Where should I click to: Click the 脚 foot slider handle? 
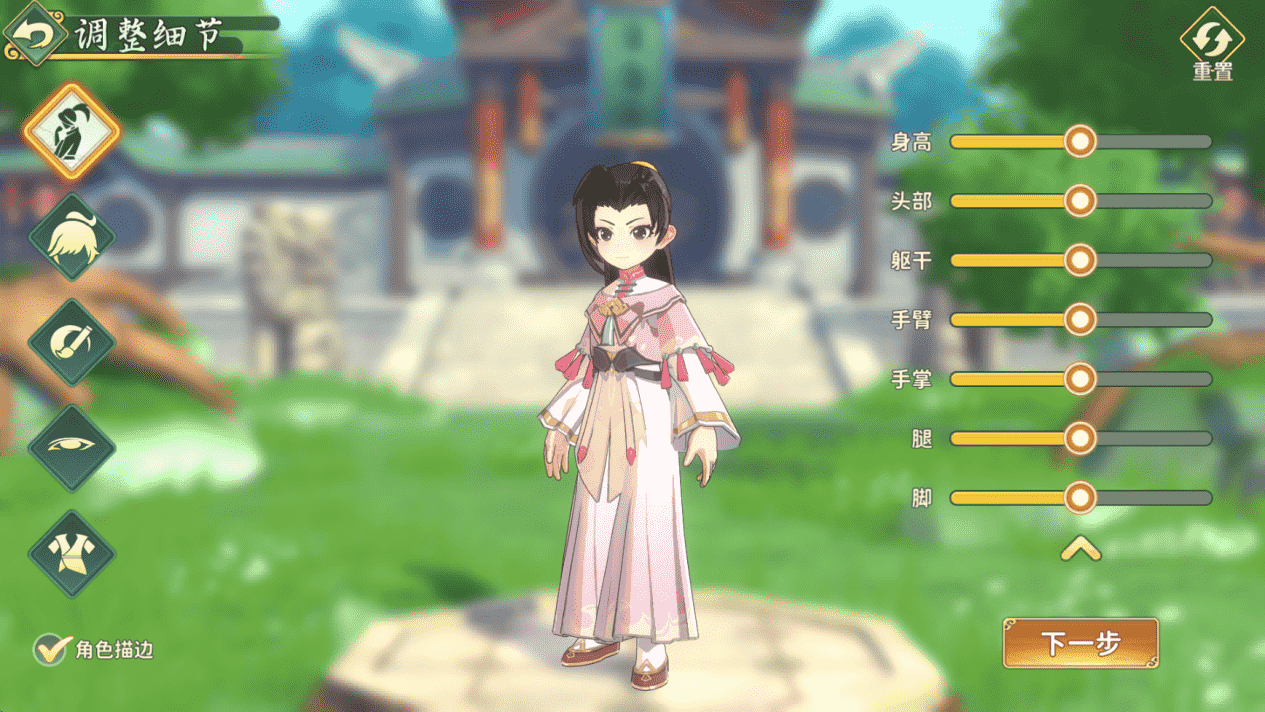click(1080, 497)
